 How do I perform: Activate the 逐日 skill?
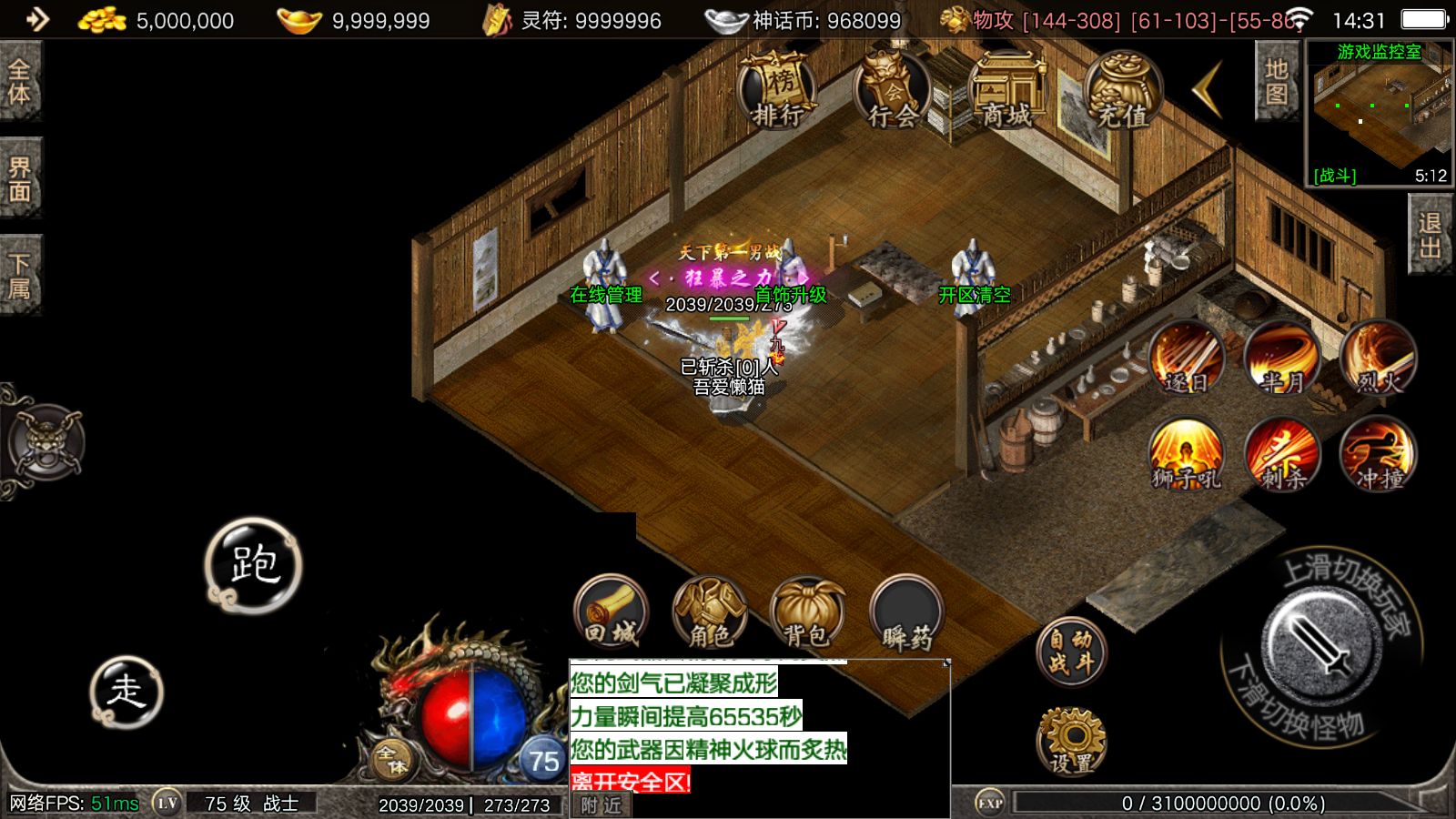(1187, 358)
